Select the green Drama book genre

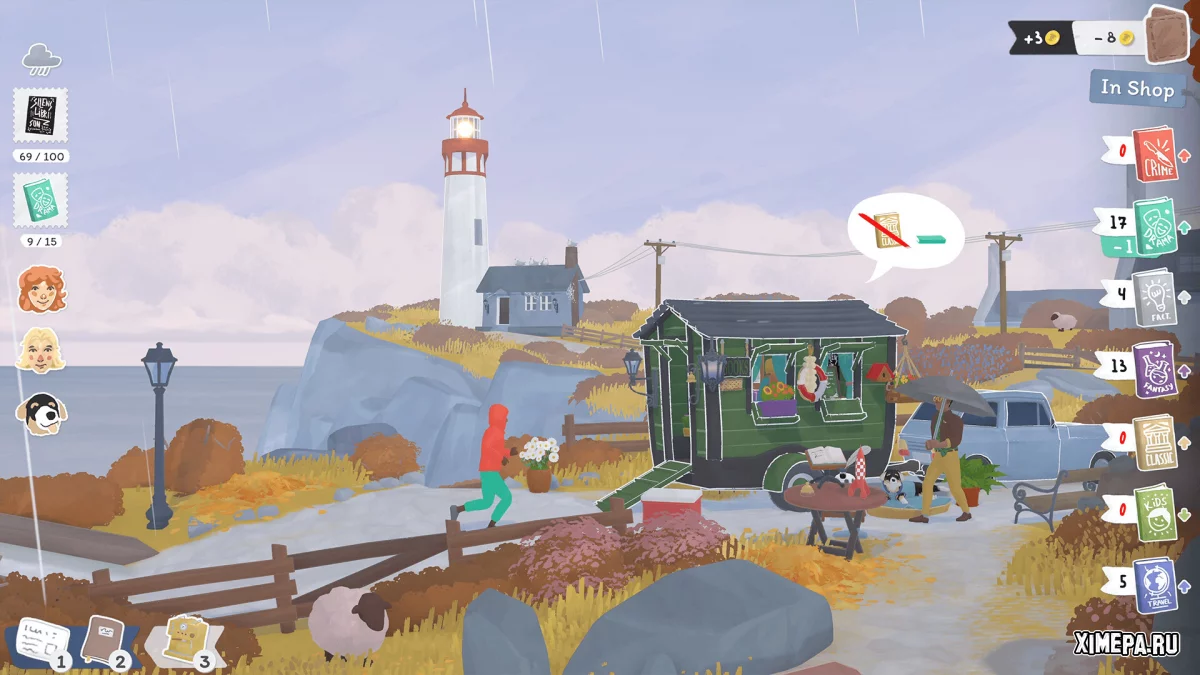[1154, 225]
